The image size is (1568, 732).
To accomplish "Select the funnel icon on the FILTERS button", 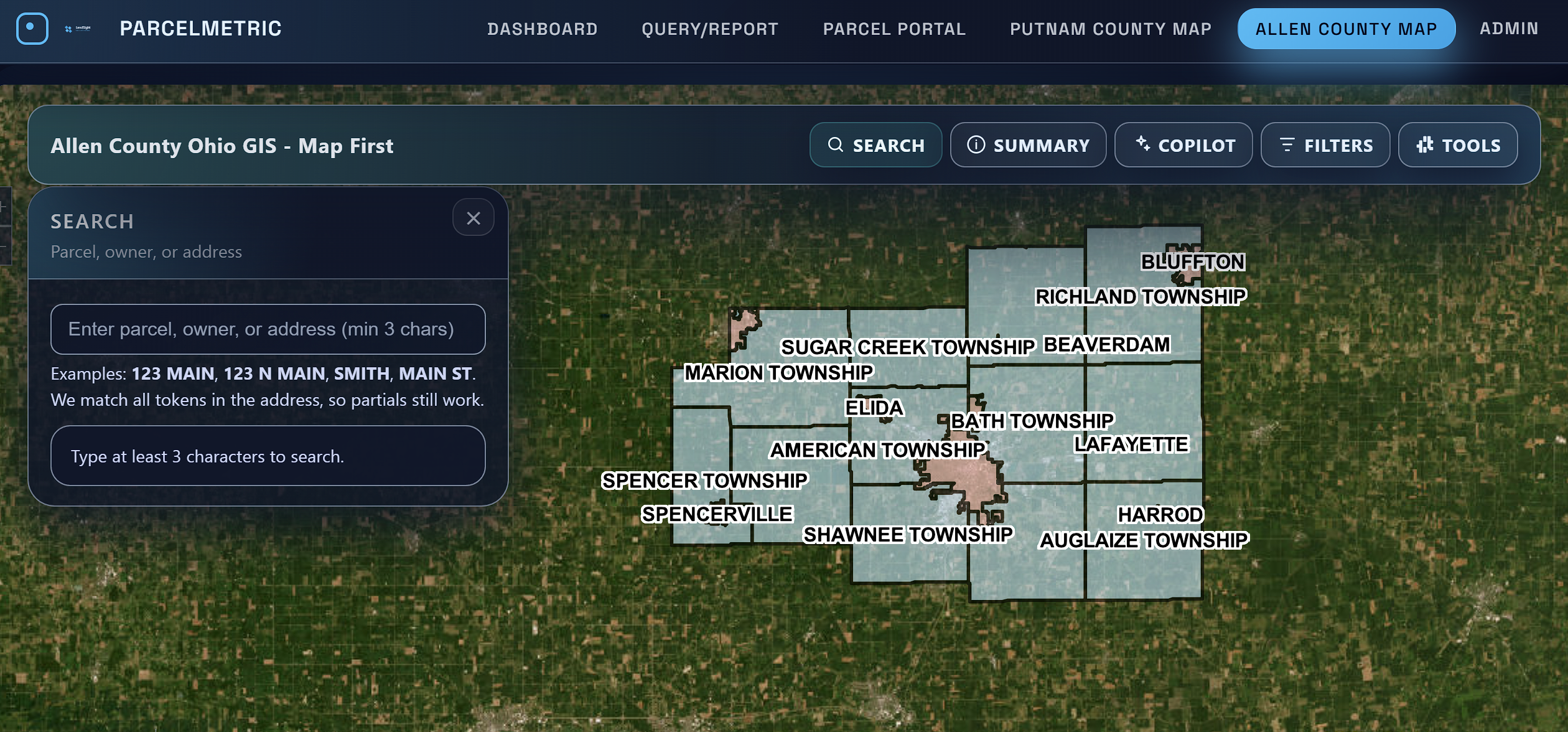I will click(x=1288, y=144).
